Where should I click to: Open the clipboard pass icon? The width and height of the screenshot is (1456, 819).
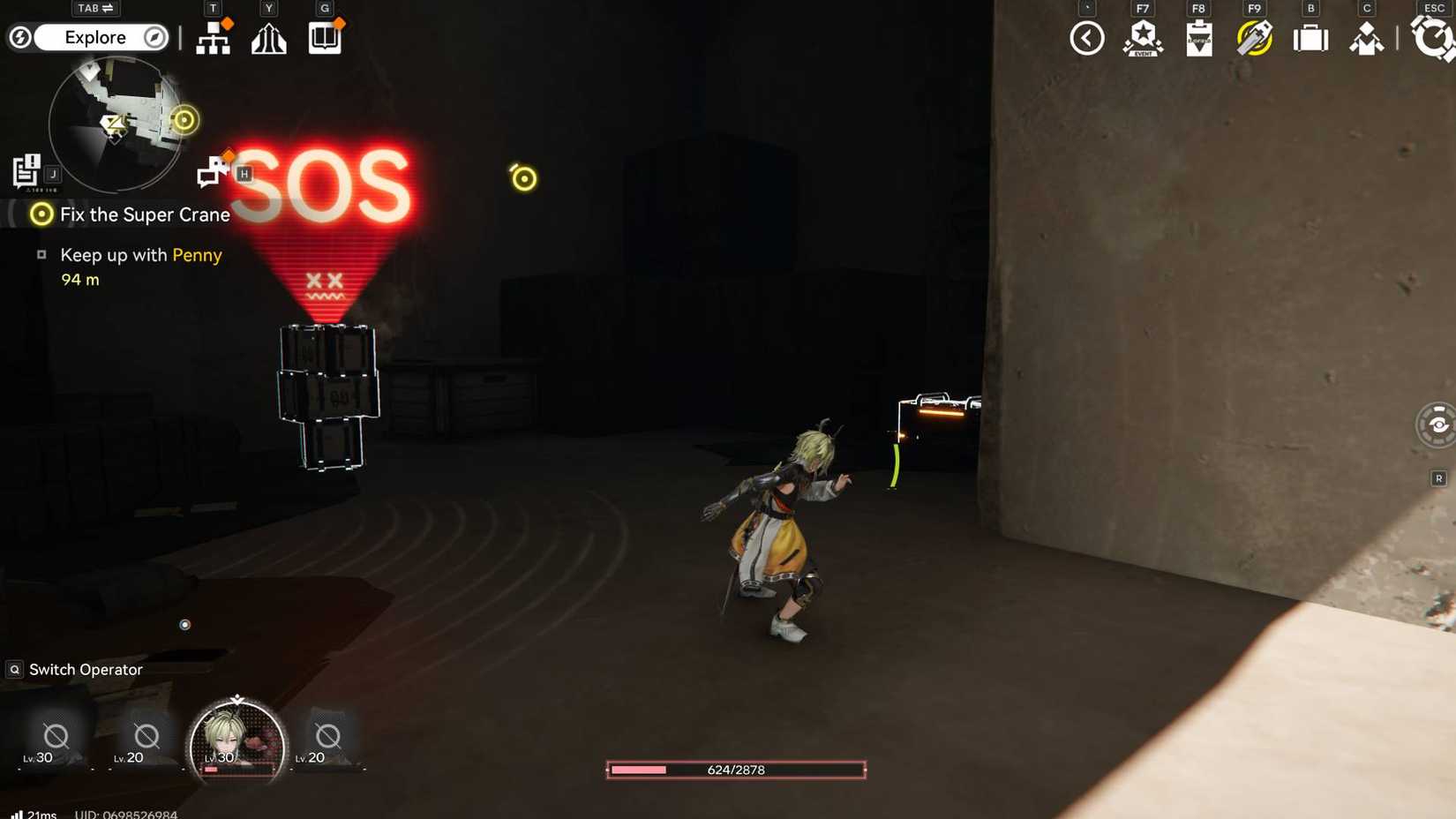pos(1198,39)
